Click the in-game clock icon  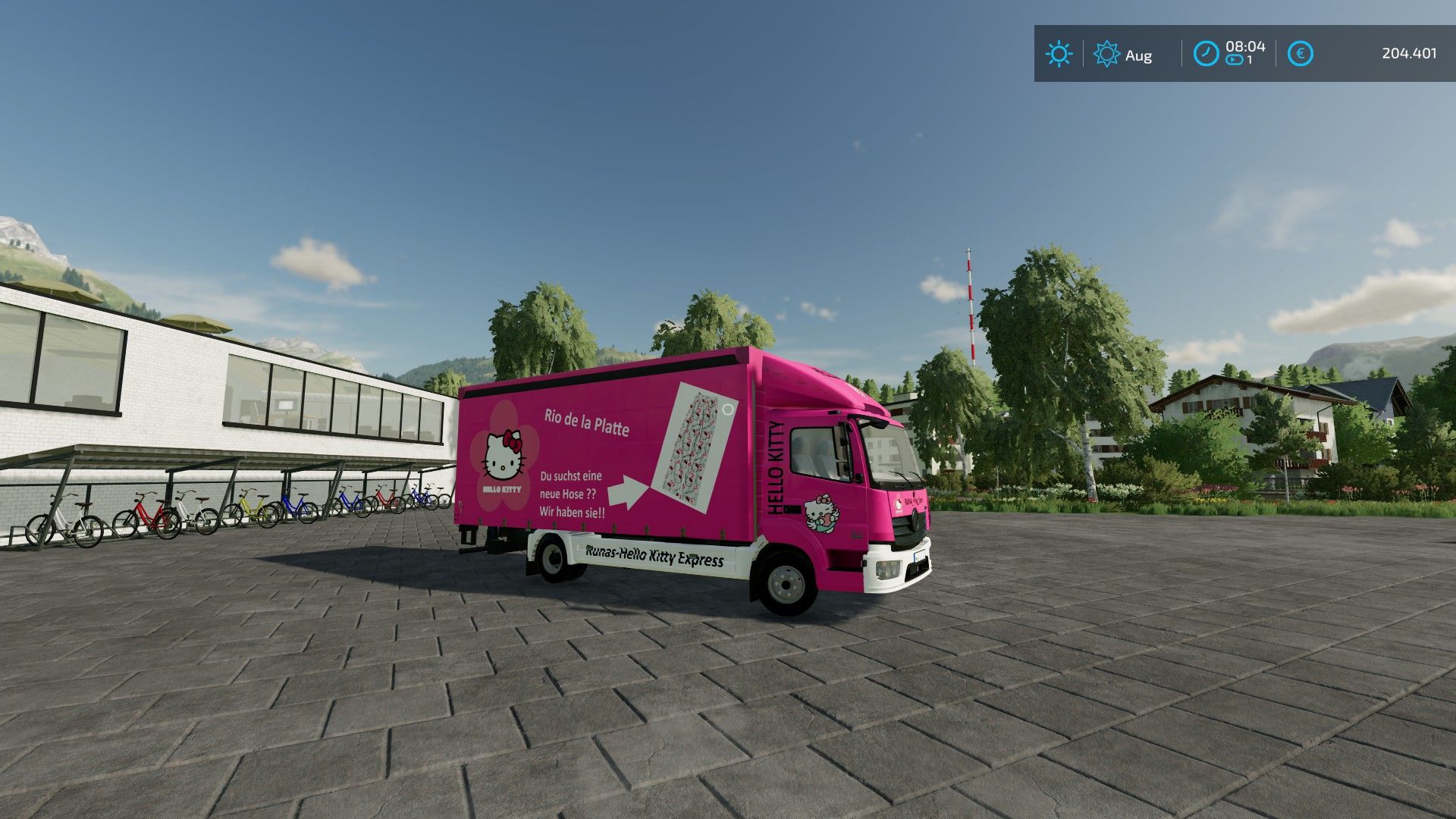click(1206, 54)
